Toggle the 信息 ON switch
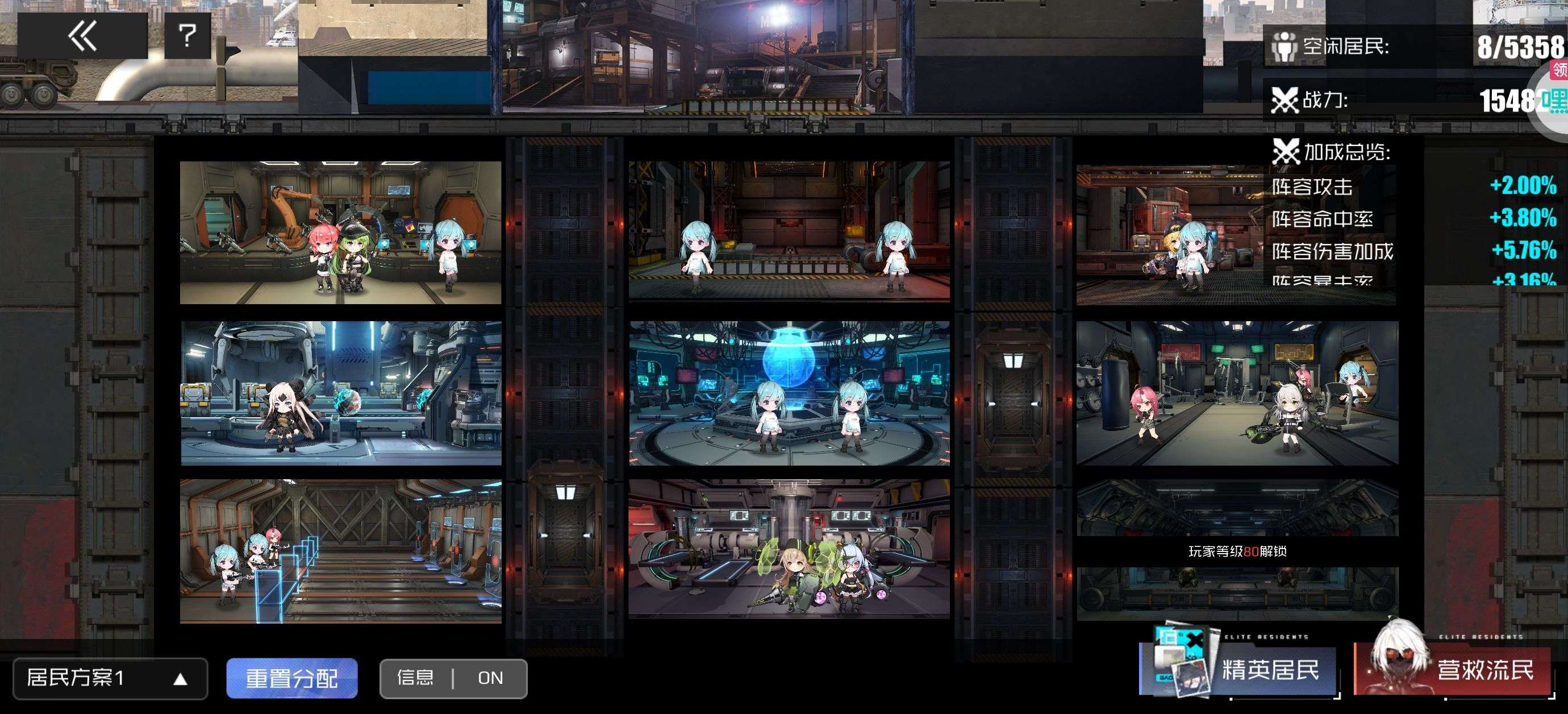The image size is (1568, 714). click(x=453, y=678)
